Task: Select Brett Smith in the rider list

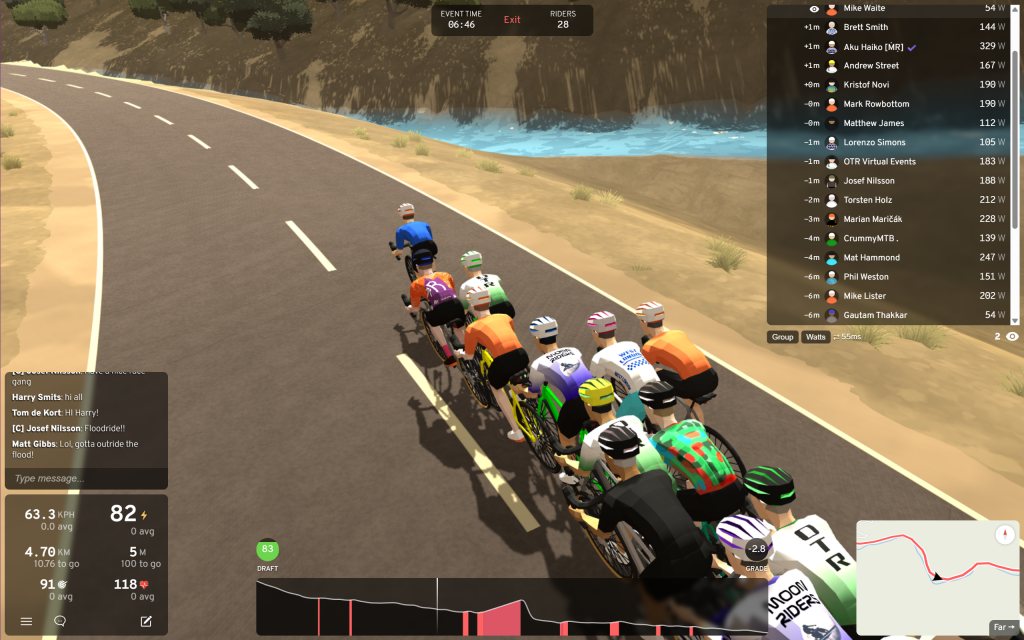Action: 865,27
